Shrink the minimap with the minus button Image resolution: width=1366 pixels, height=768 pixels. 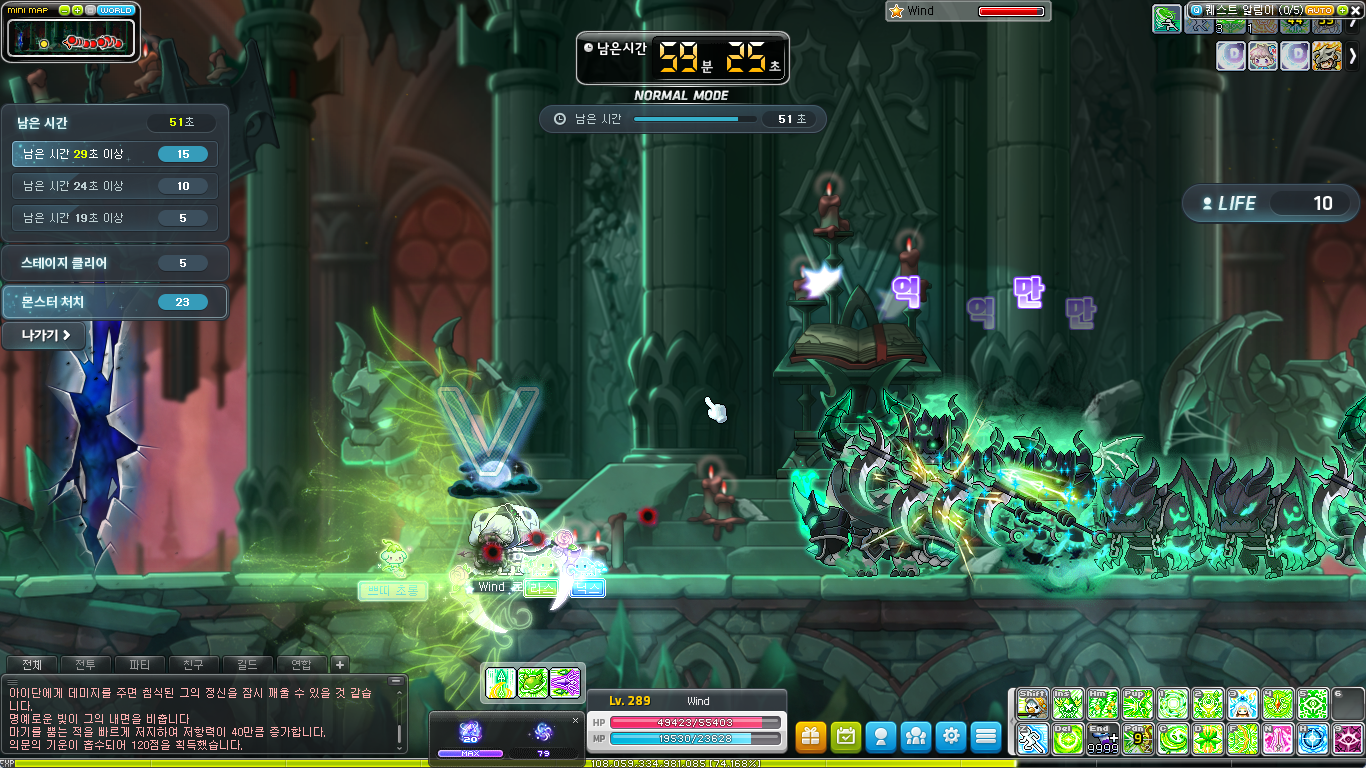click(x=65, y=10)
